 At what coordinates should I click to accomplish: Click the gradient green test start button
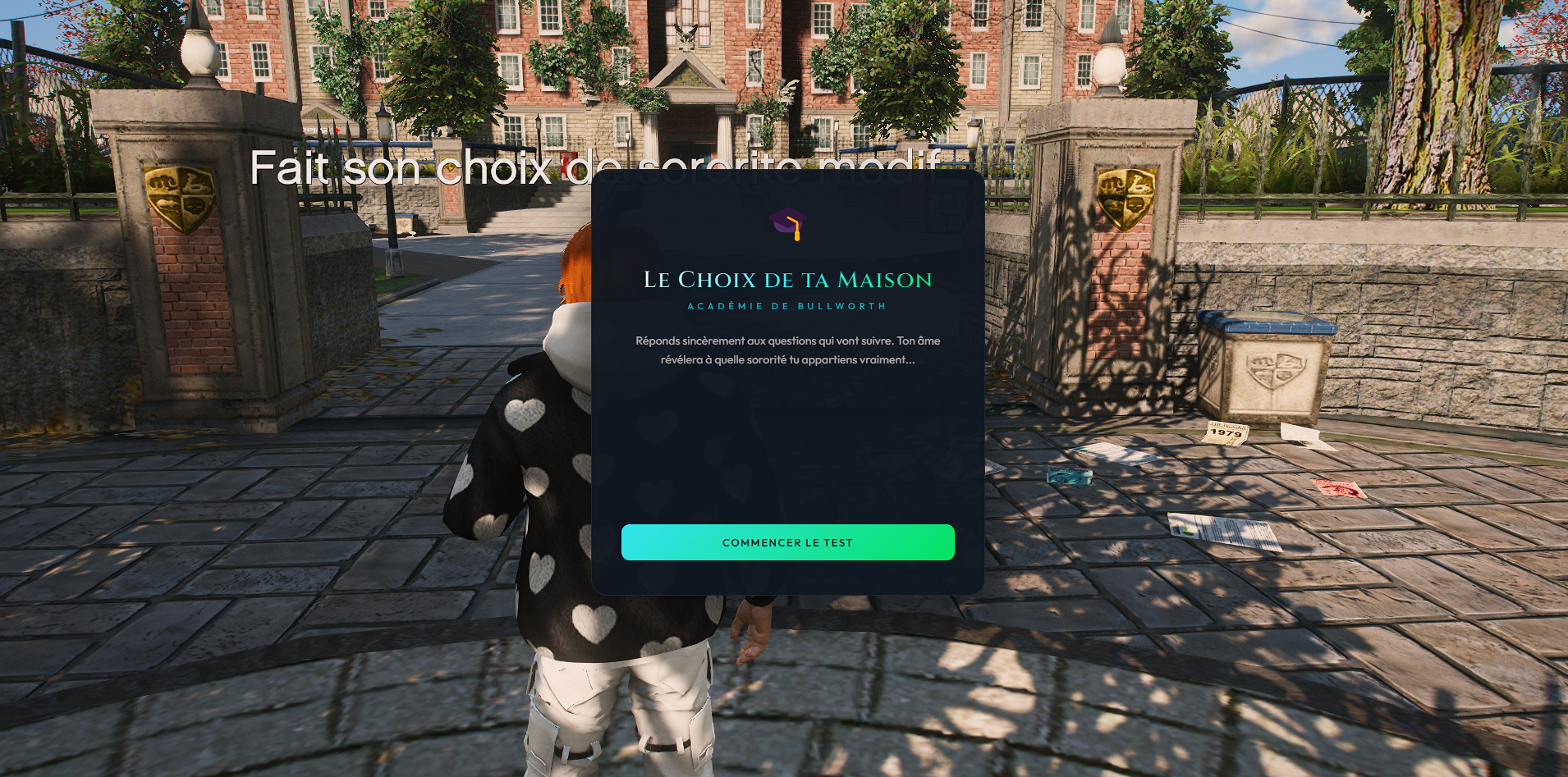pyautogui.click(x=787, y=542)
